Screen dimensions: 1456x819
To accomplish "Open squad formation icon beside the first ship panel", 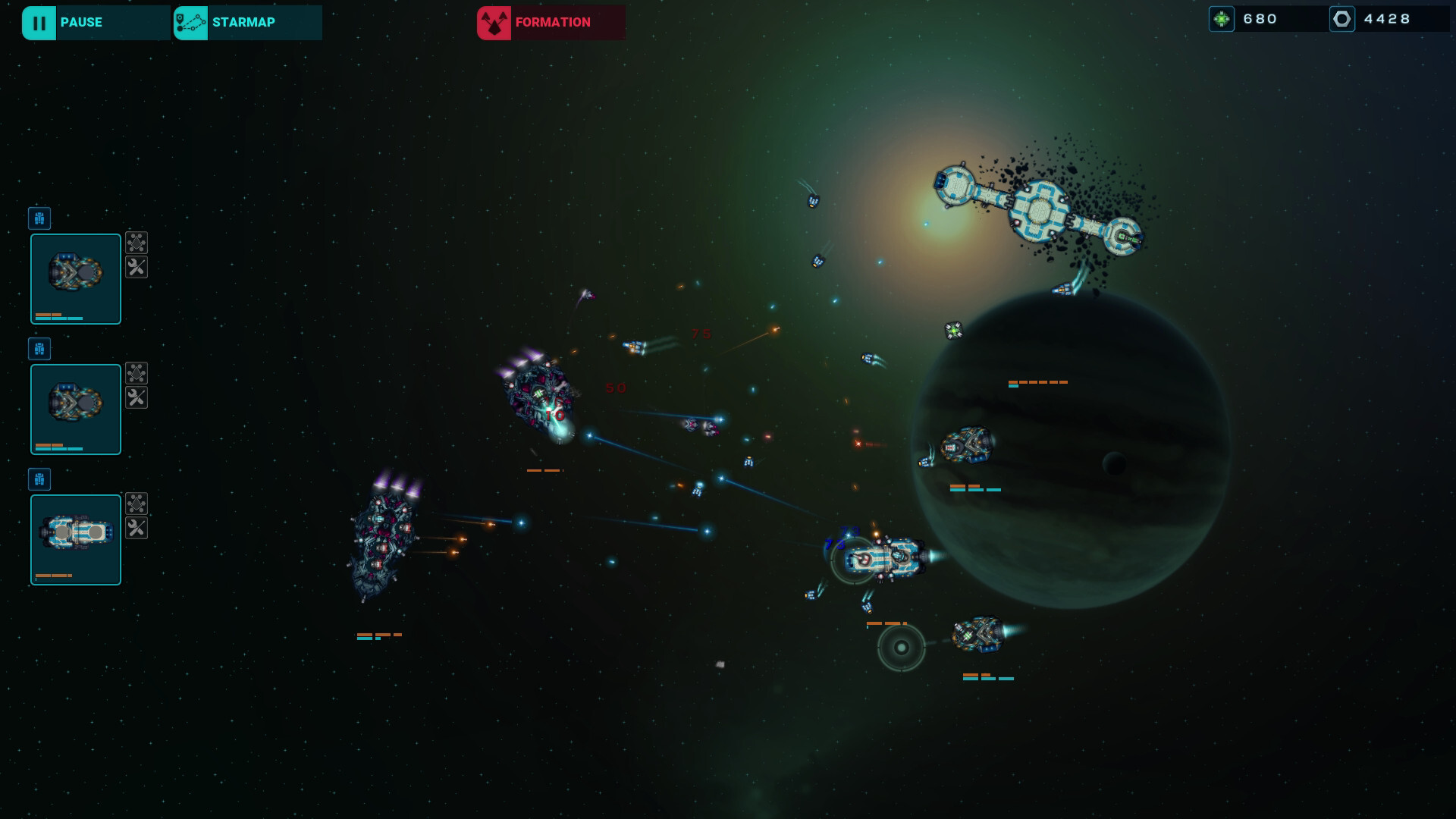I will click(x=136, y=243).
